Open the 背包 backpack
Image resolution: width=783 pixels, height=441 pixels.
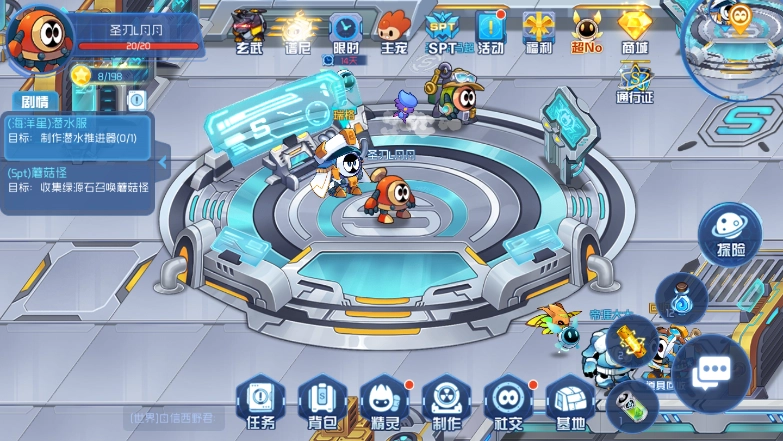click(x=322, y=401)
